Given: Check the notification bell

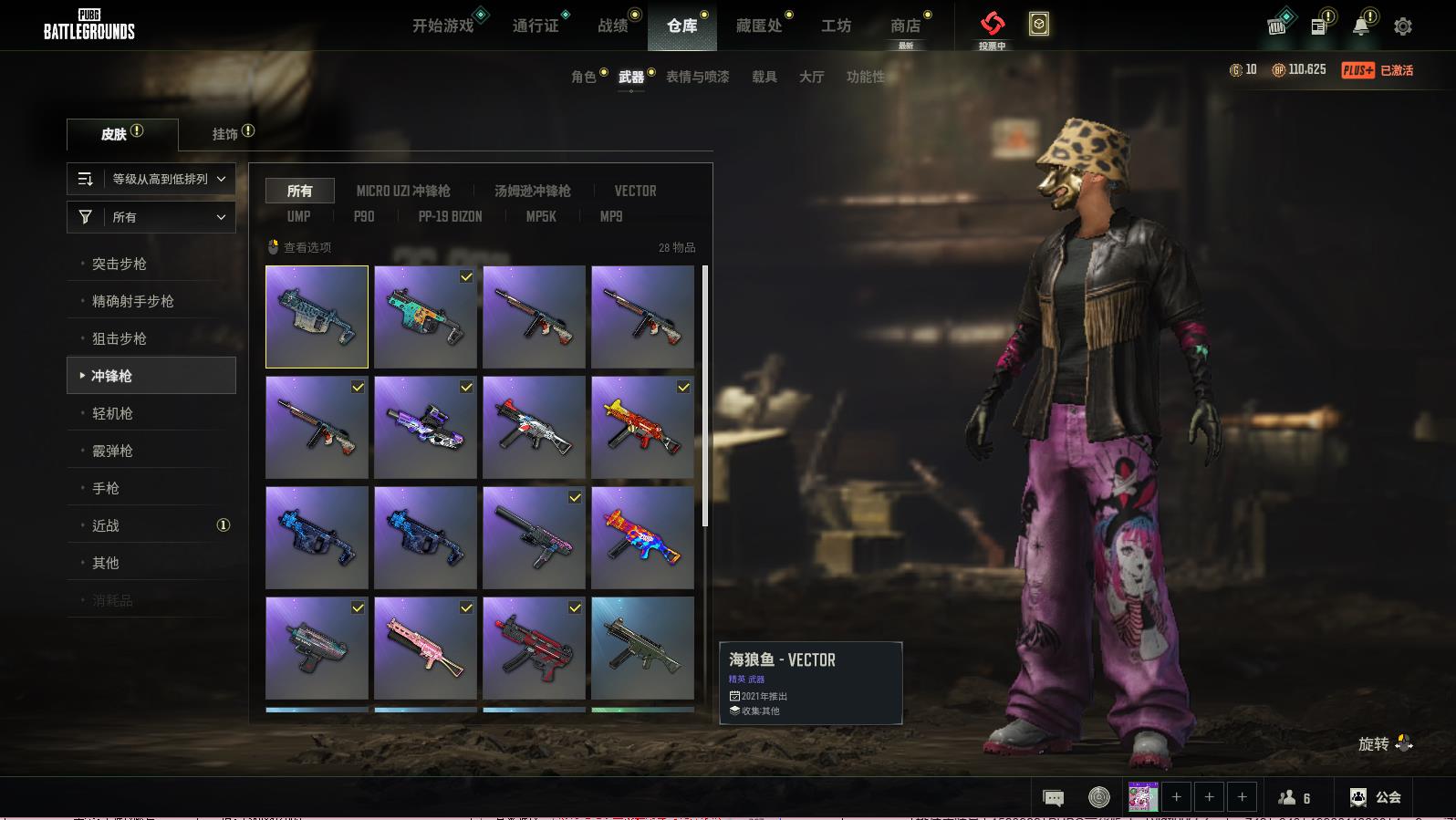Looking at the screenshot, I should 1360,26.
